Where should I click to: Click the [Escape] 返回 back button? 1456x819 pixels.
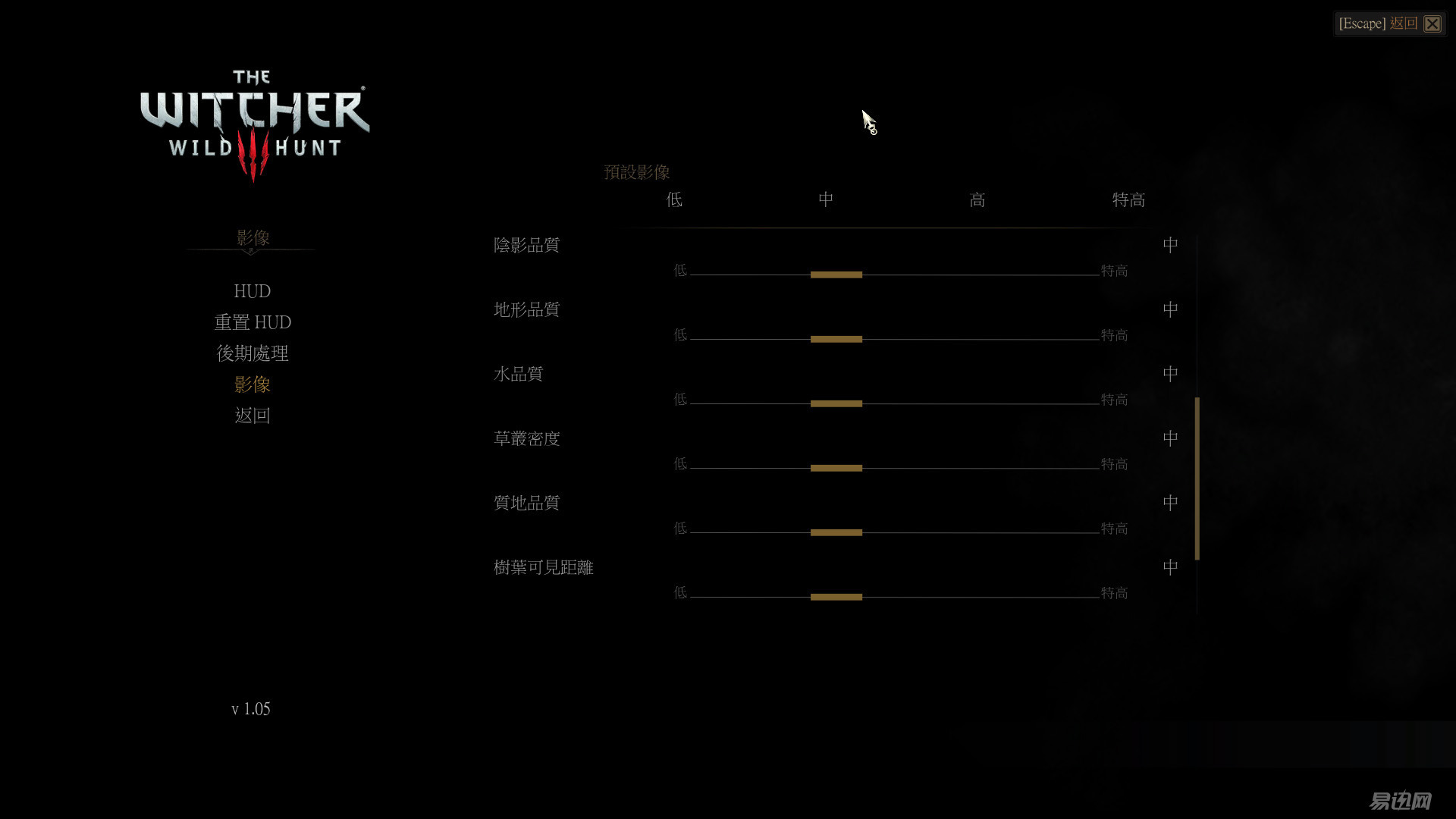tap(1379, 24)
